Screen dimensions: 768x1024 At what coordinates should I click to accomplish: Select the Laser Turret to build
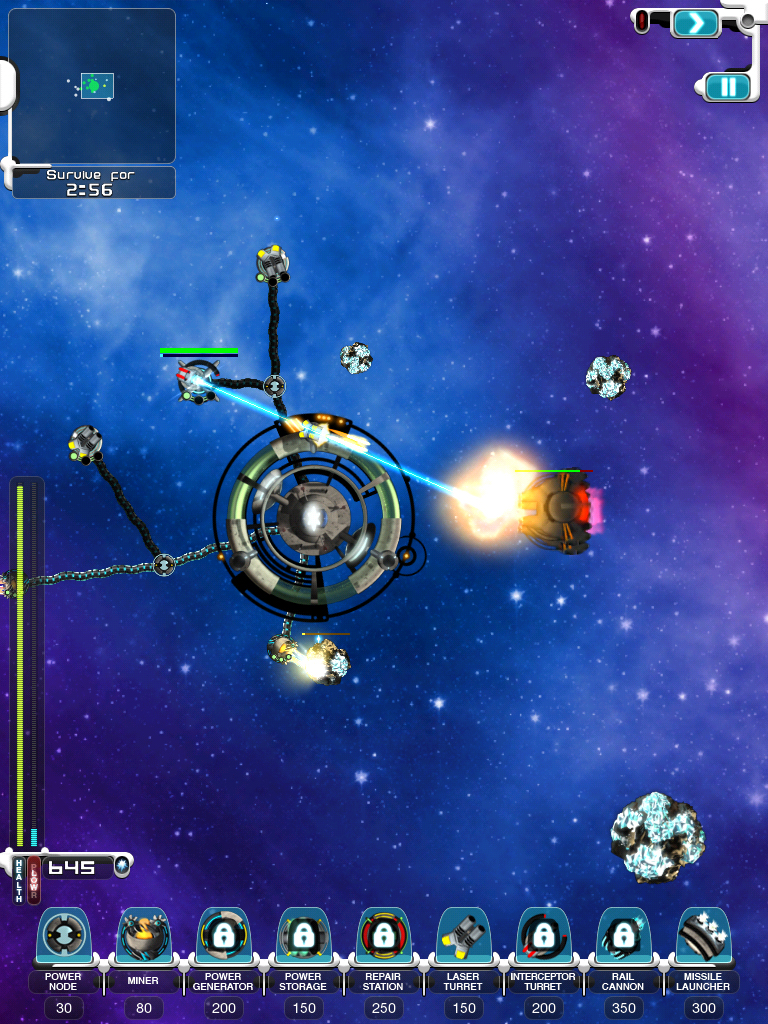(463, 938)
